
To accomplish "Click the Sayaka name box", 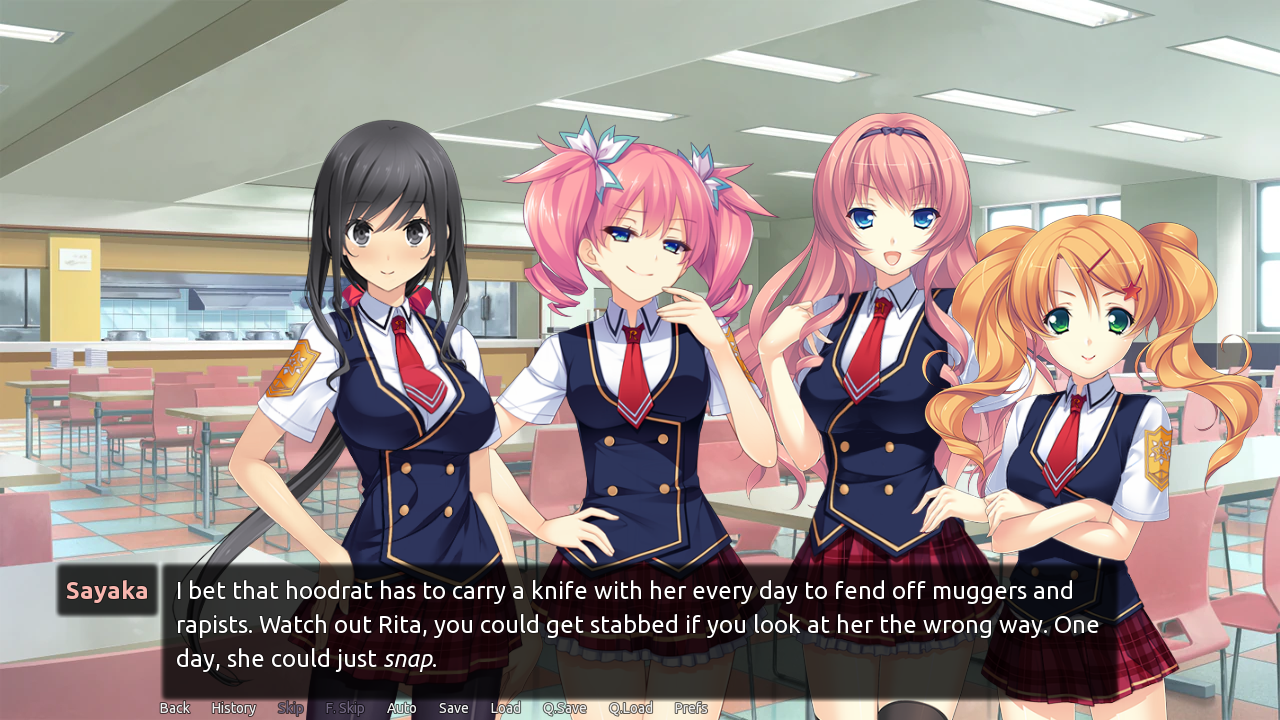I will pos(107,590).
